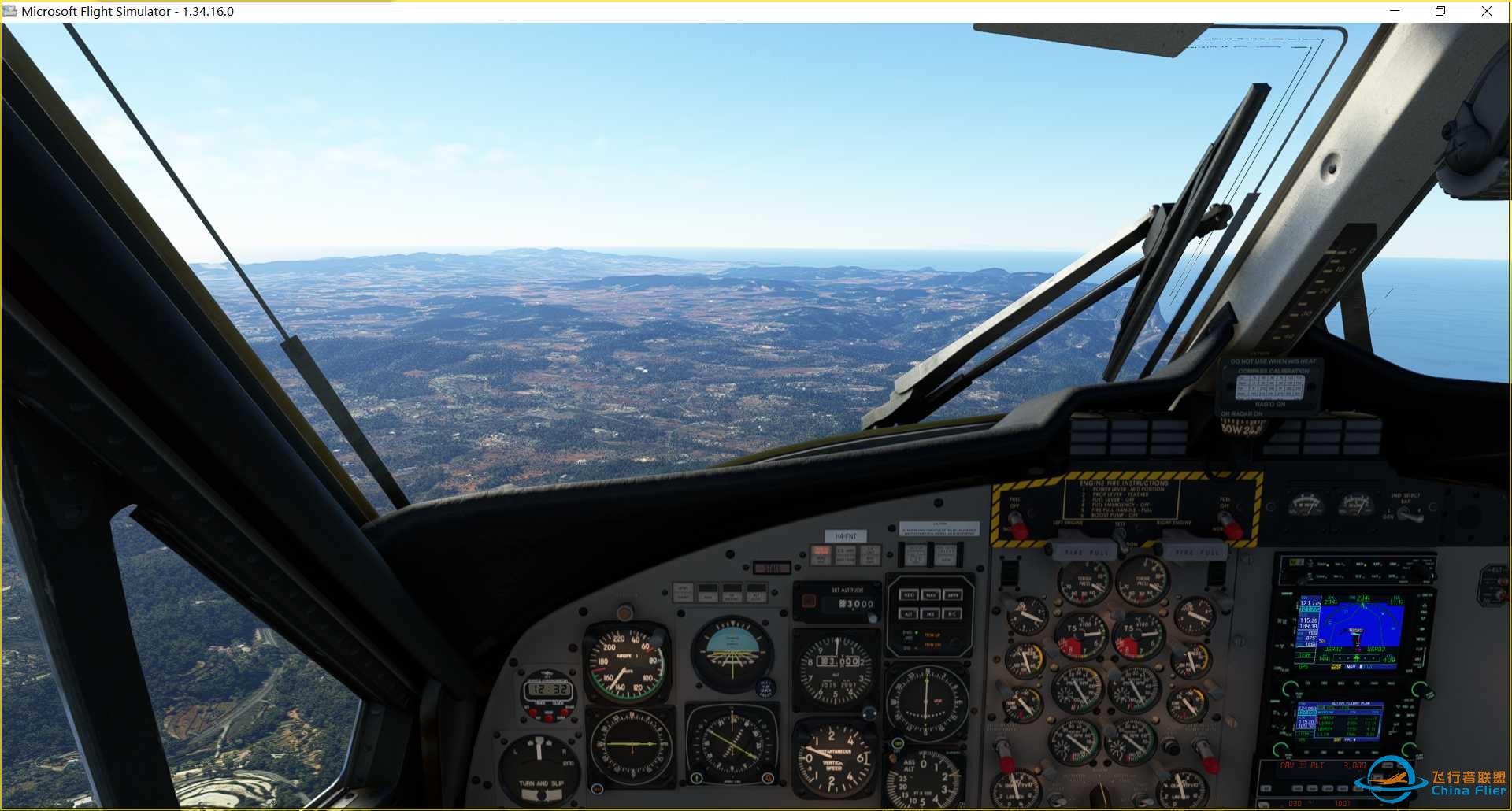Switch the IND SELECT BAT toggle
1512x811 pixels.
(1404, 514)
